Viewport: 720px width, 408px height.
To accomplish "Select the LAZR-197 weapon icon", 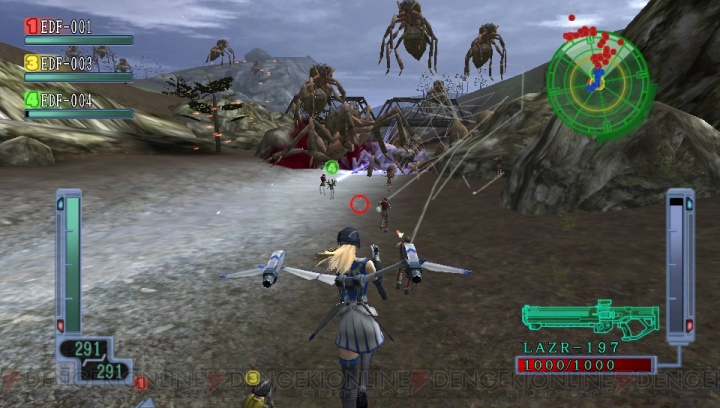I will (x=590, y=321).
